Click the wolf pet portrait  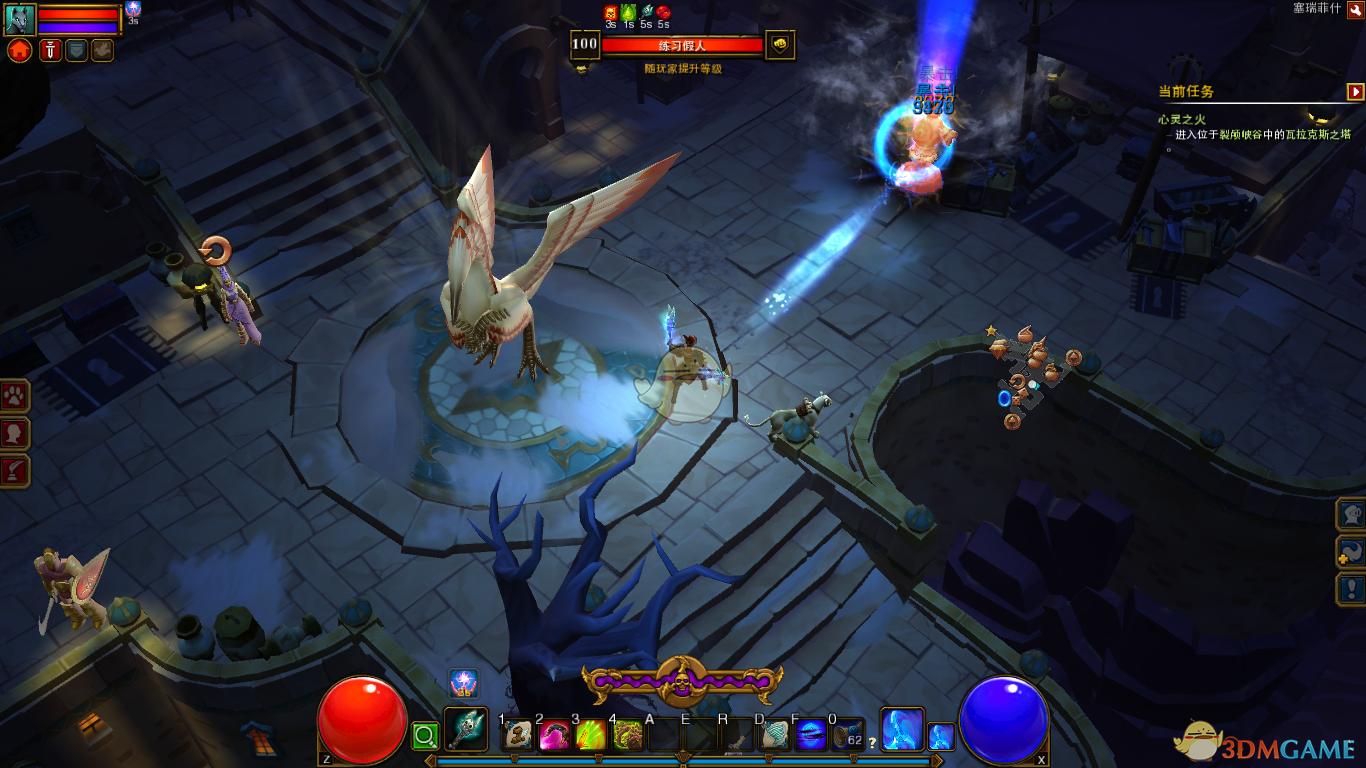click(19, 19)
